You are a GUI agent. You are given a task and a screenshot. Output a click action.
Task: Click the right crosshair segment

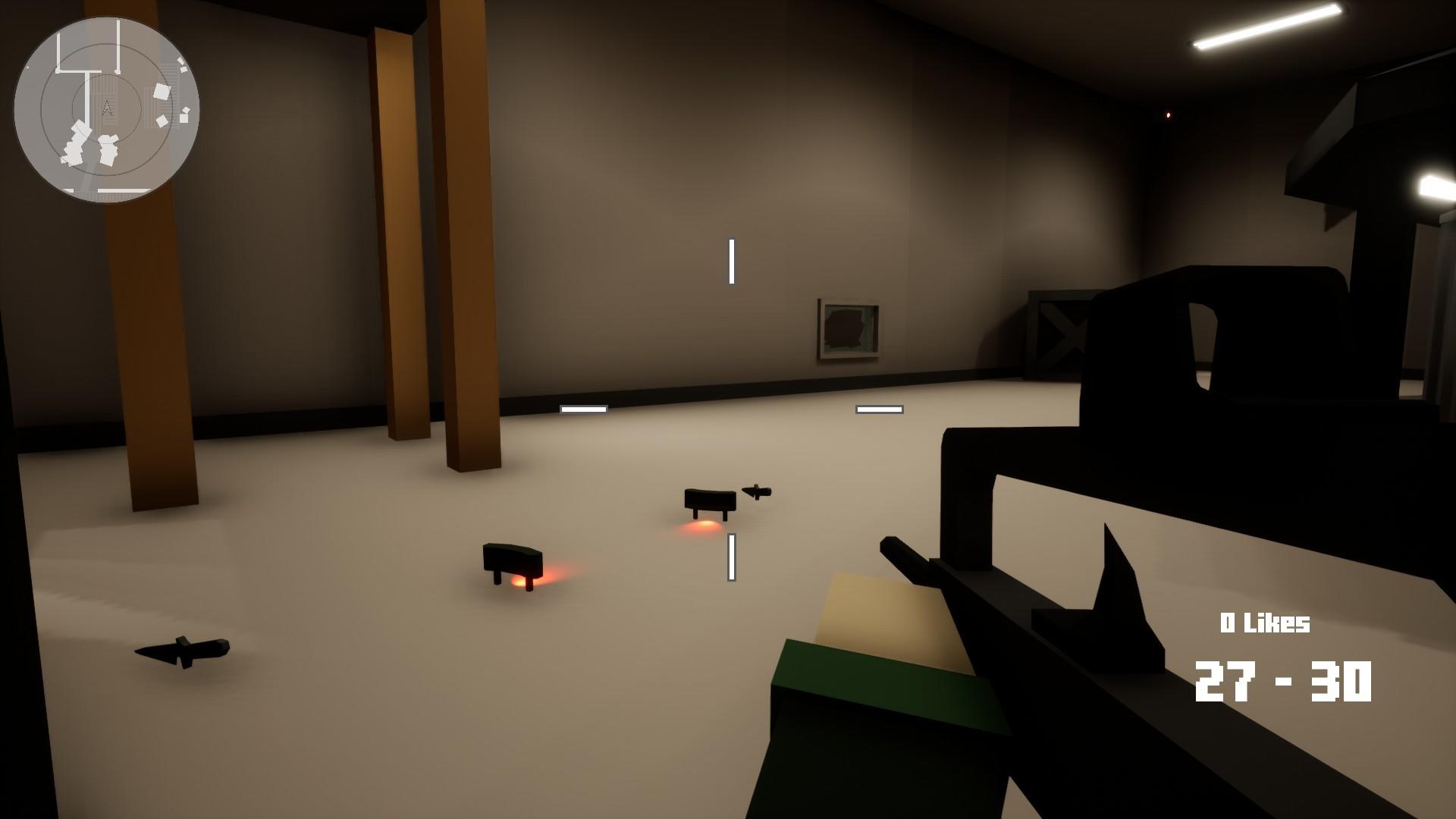pyautogui.click(x=879, y=408)
